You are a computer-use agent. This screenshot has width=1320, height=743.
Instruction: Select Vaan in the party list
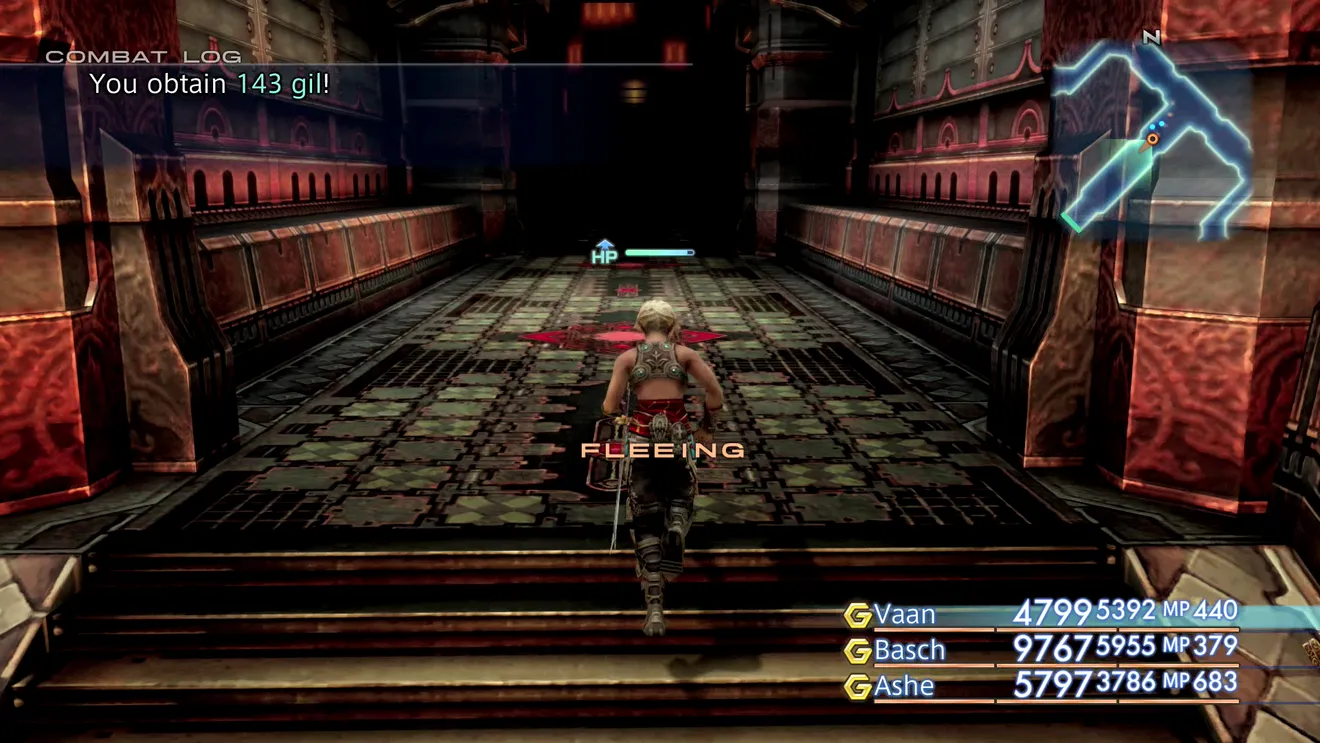tap(906, 613)
